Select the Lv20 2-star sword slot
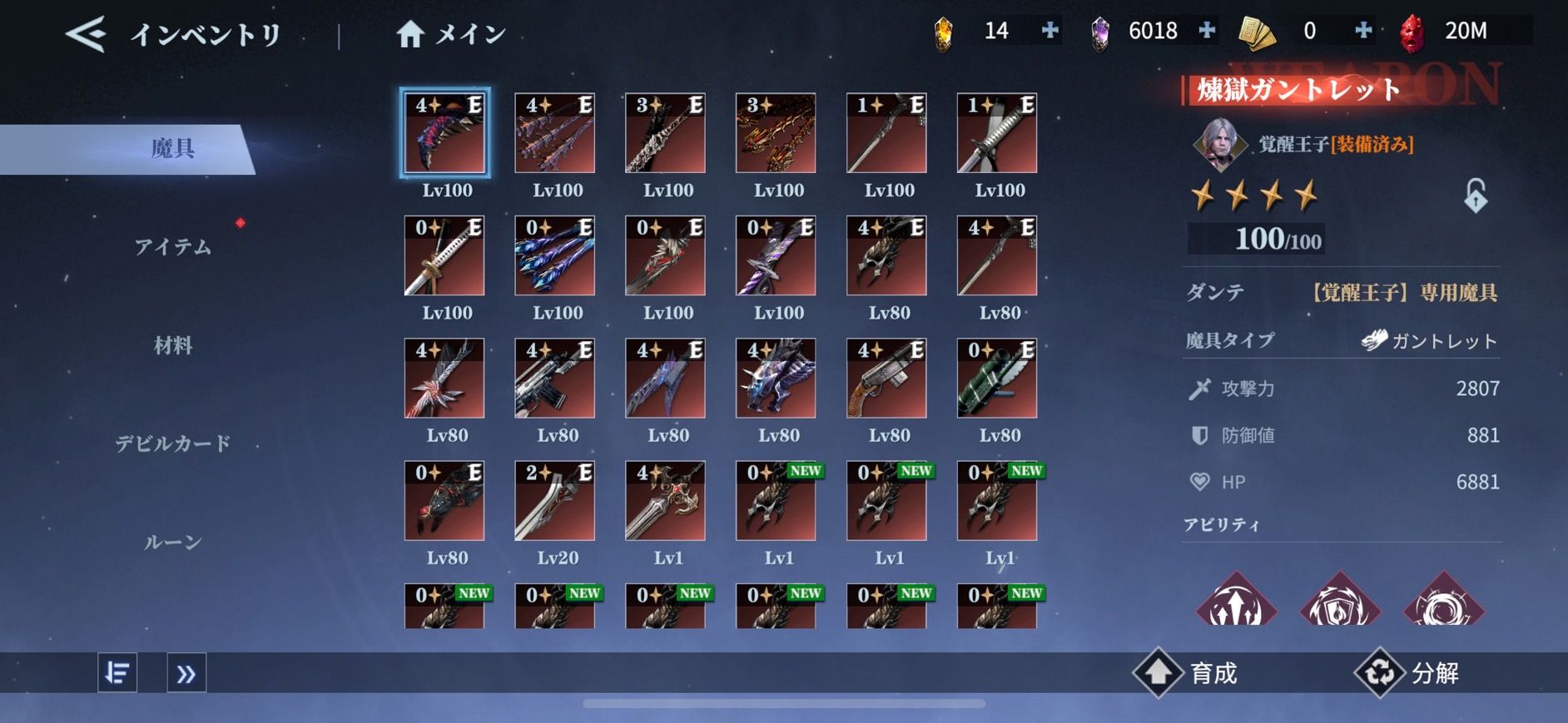1568x723 pixels. point(555,501)
